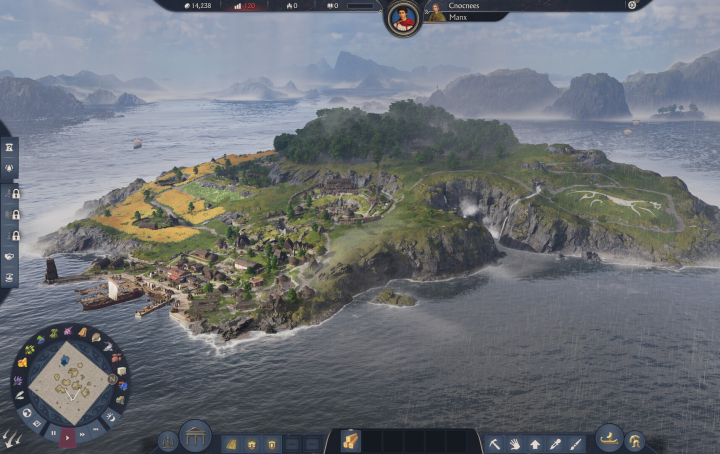
Task: Open the ship overview button
Action: click(x=608, y=437)
